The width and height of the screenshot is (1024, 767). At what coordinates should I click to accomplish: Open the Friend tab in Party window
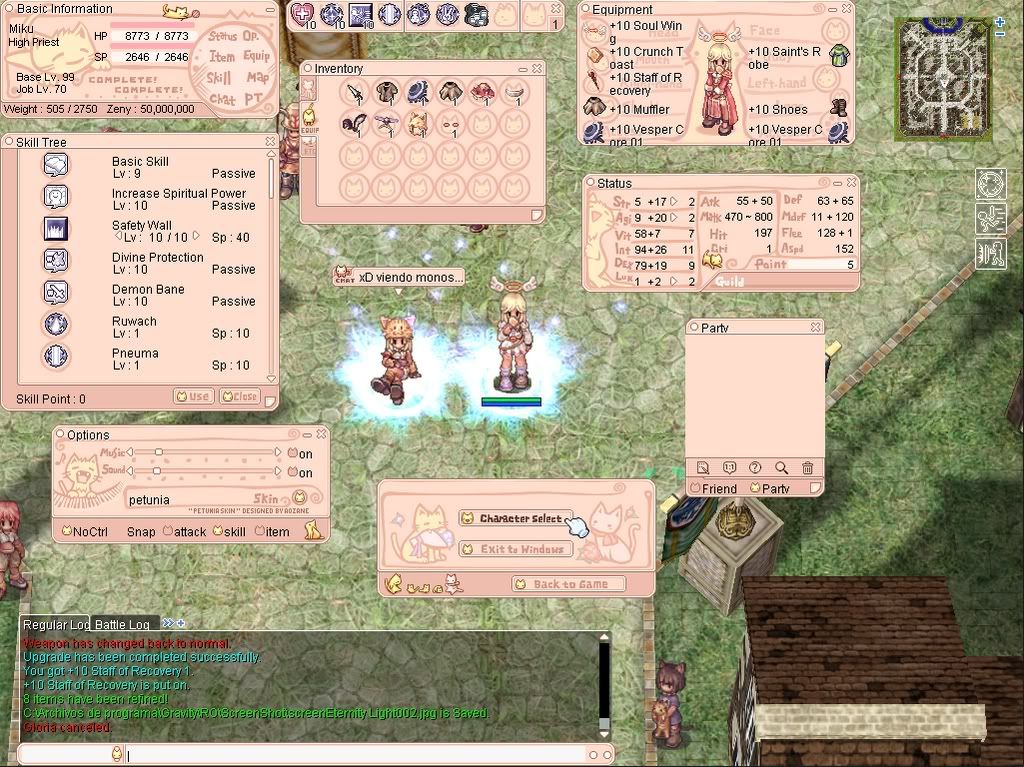(714, 489)
